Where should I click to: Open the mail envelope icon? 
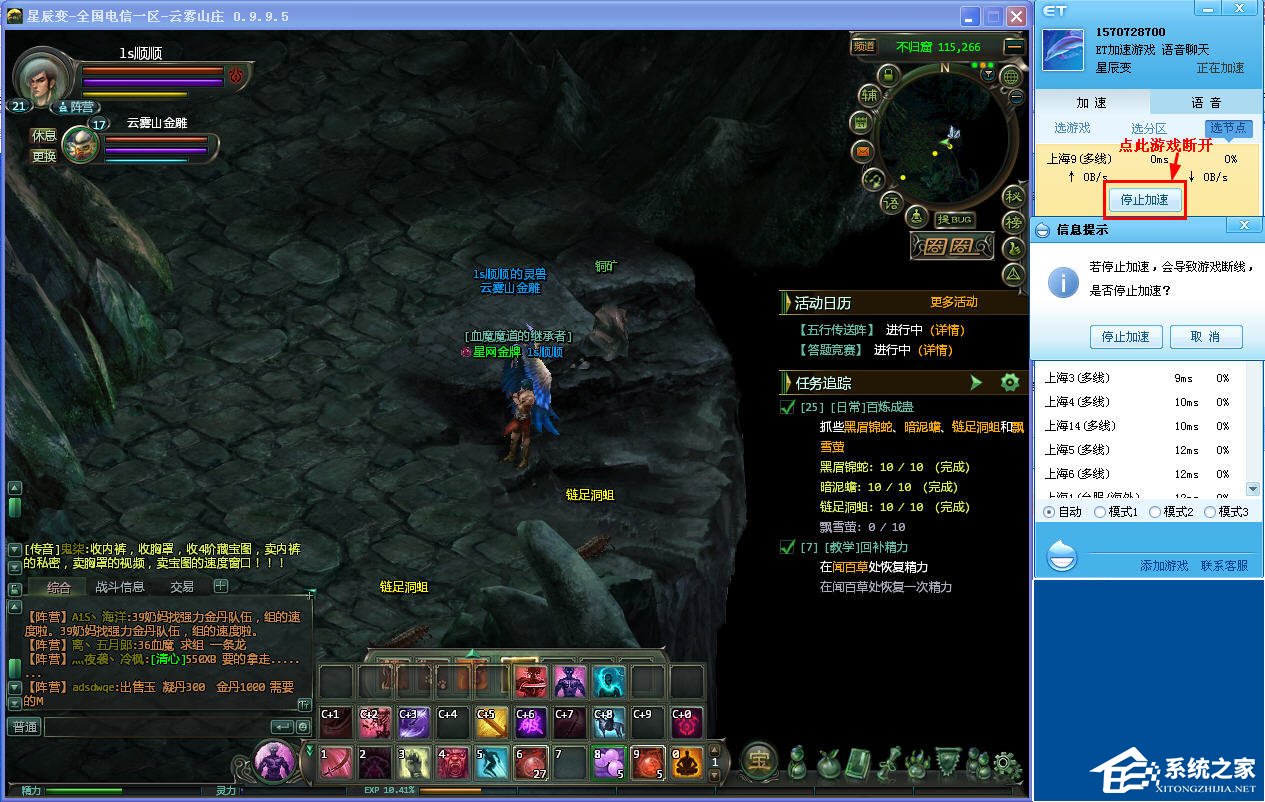click(862, 152)
